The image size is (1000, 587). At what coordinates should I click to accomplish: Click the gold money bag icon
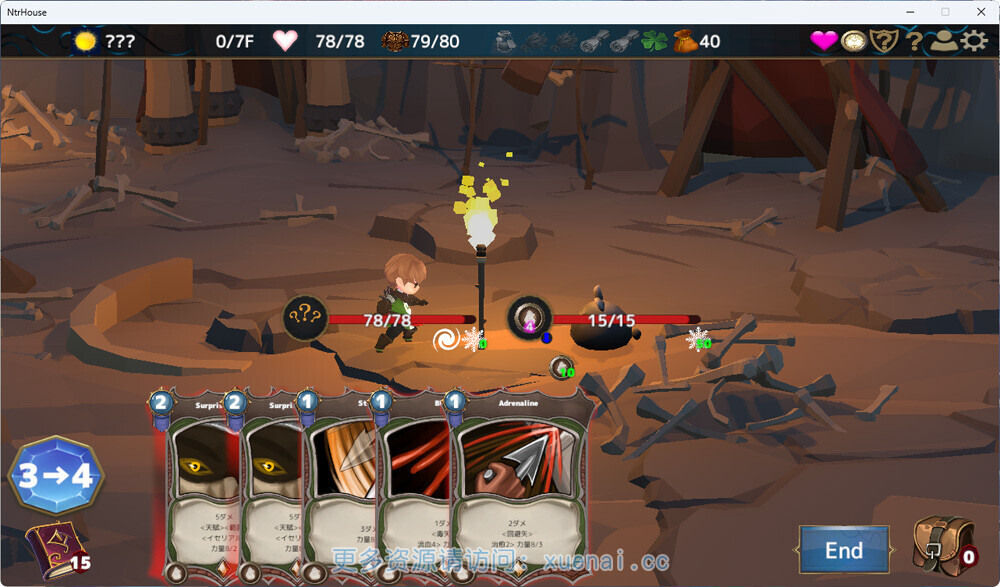[x=685, y=41]
